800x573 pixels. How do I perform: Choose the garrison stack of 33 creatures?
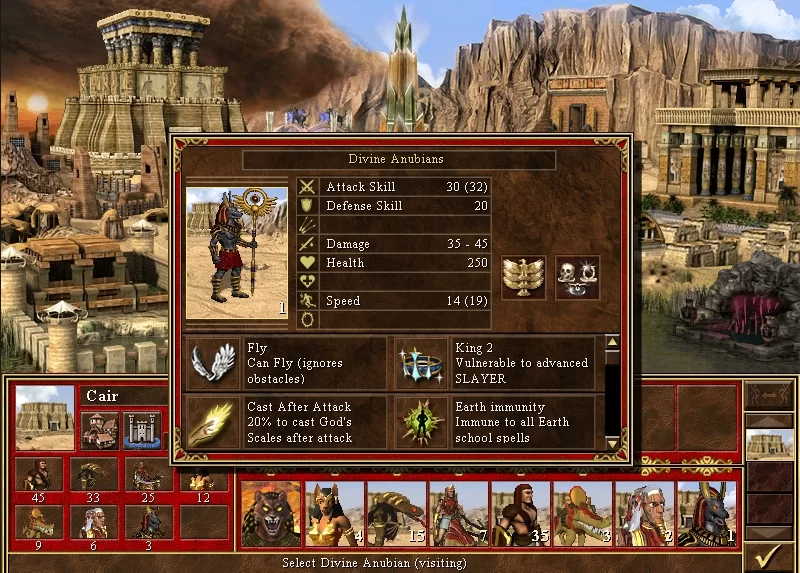95,476
